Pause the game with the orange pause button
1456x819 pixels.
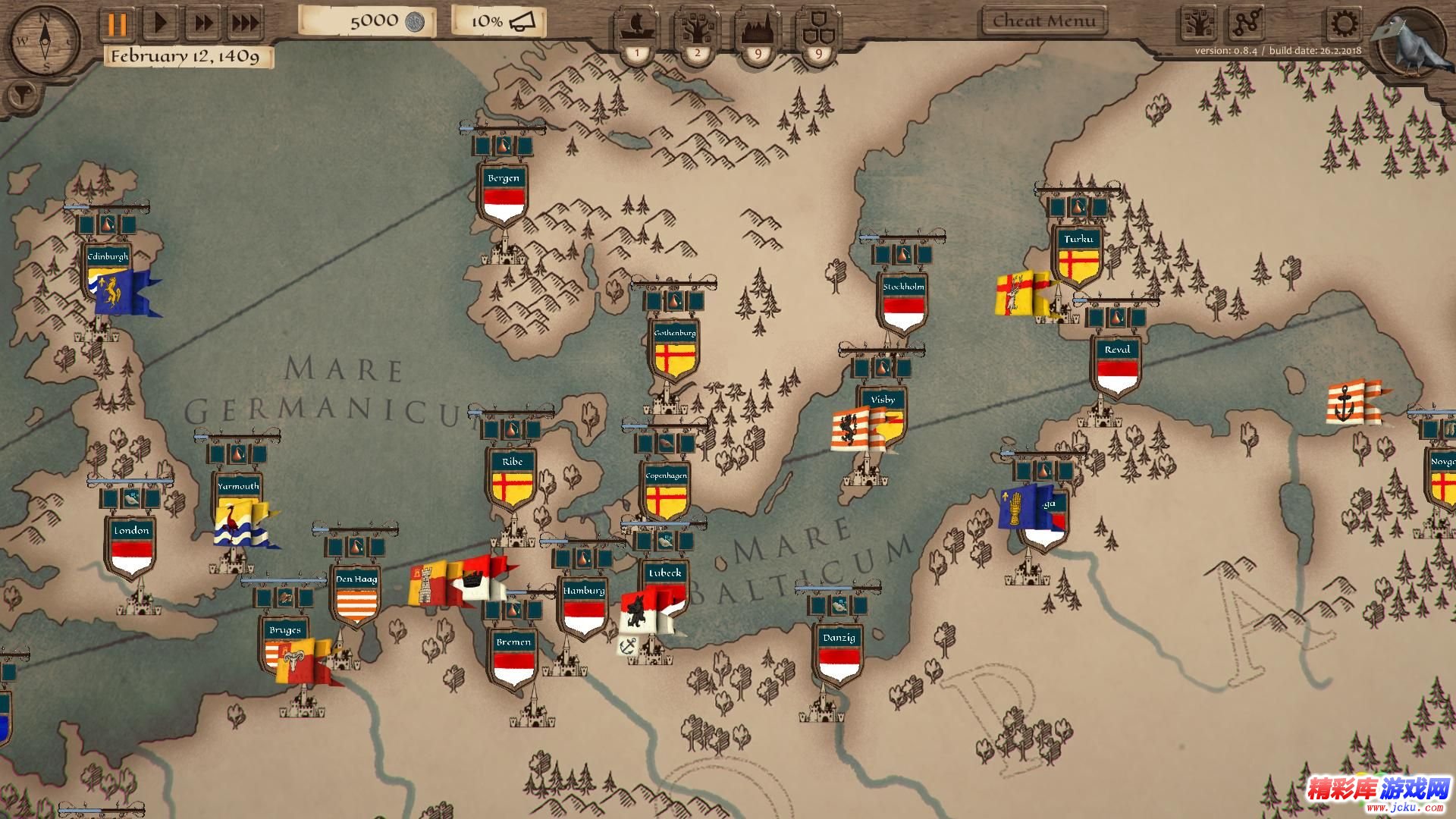point(117,24)
